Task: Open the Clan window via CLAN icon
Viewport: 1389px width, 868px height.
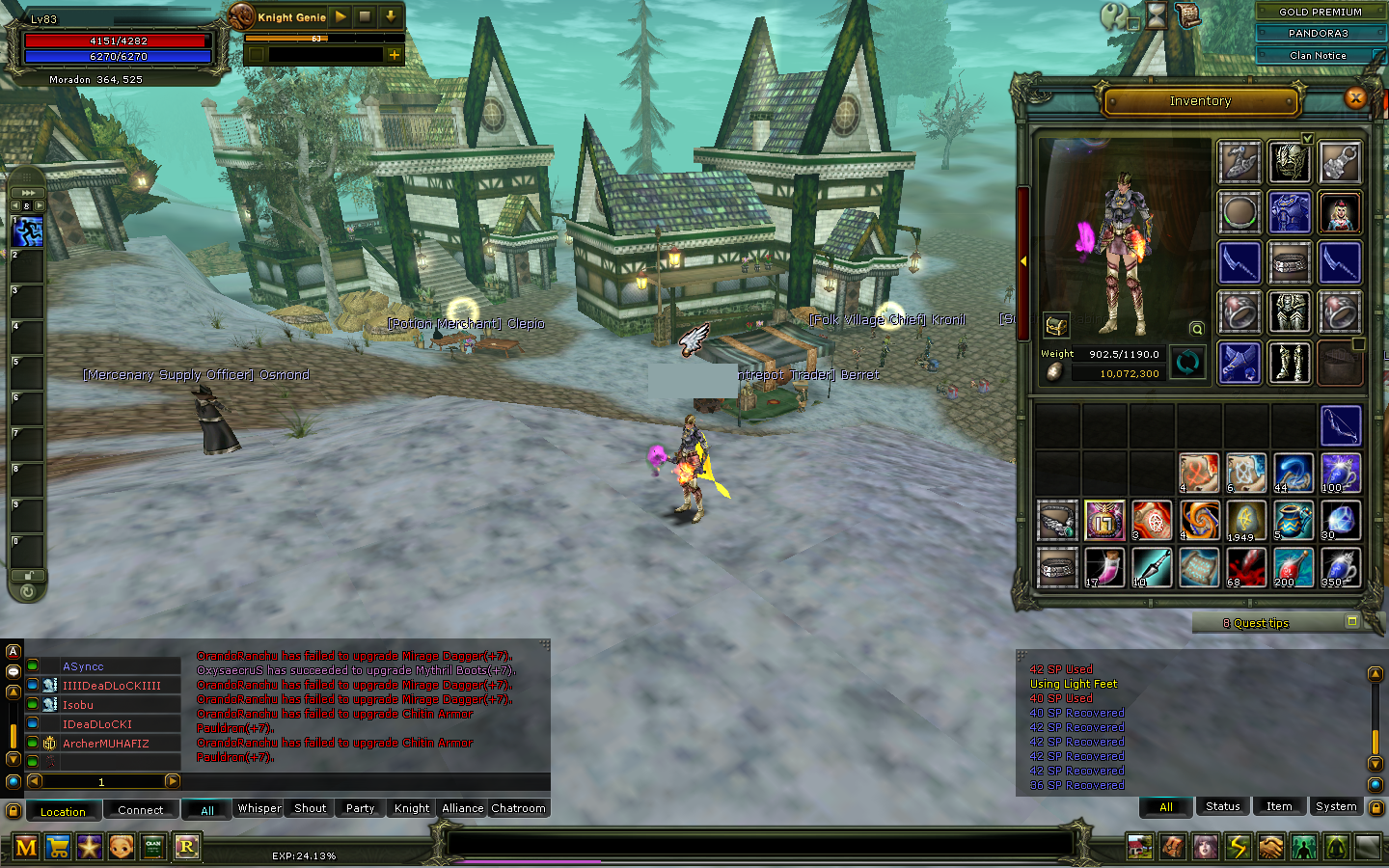Action: 152,847
